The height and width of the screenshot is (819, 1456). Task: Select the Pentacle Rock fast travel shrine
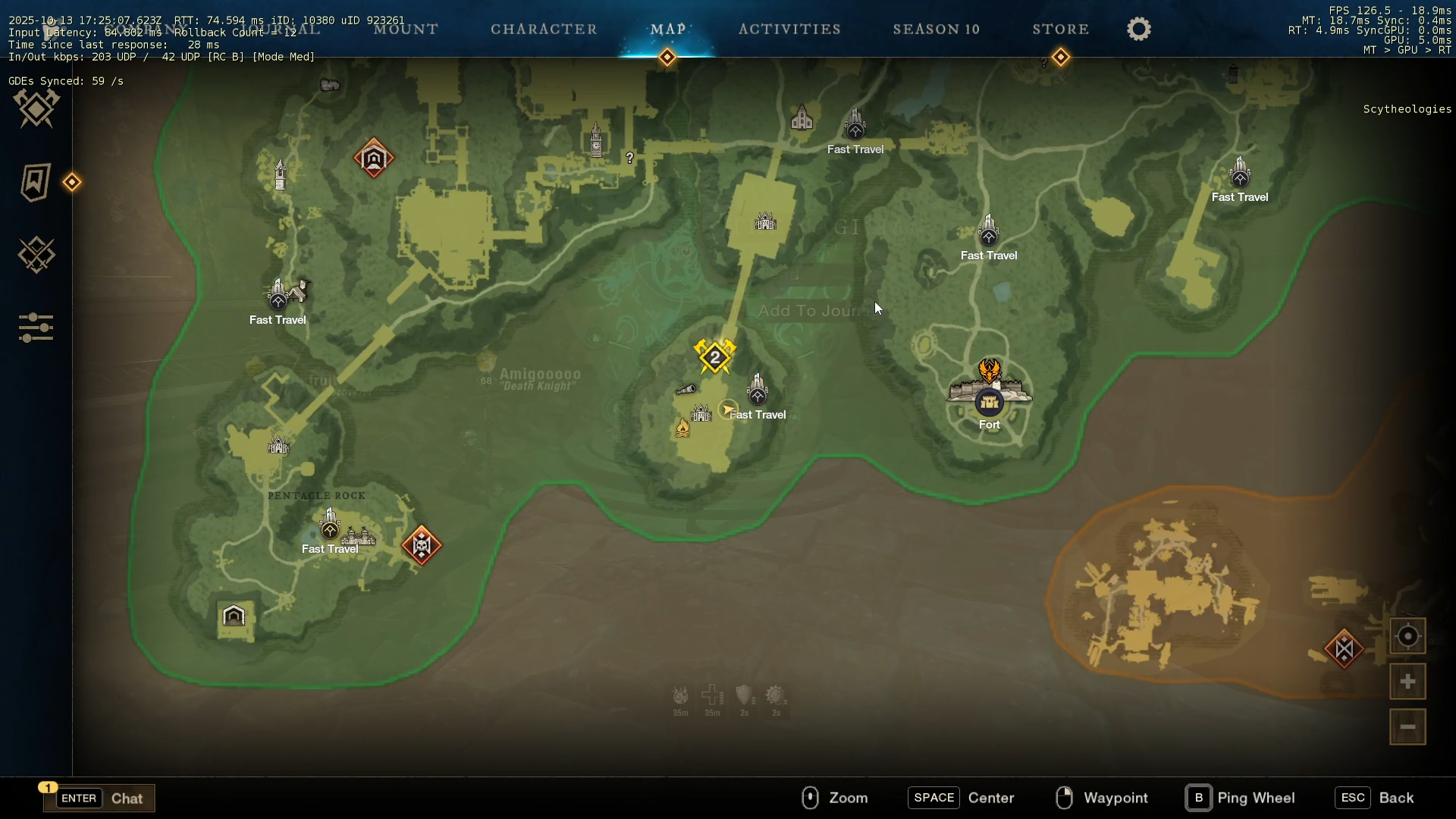coord(330,526)
